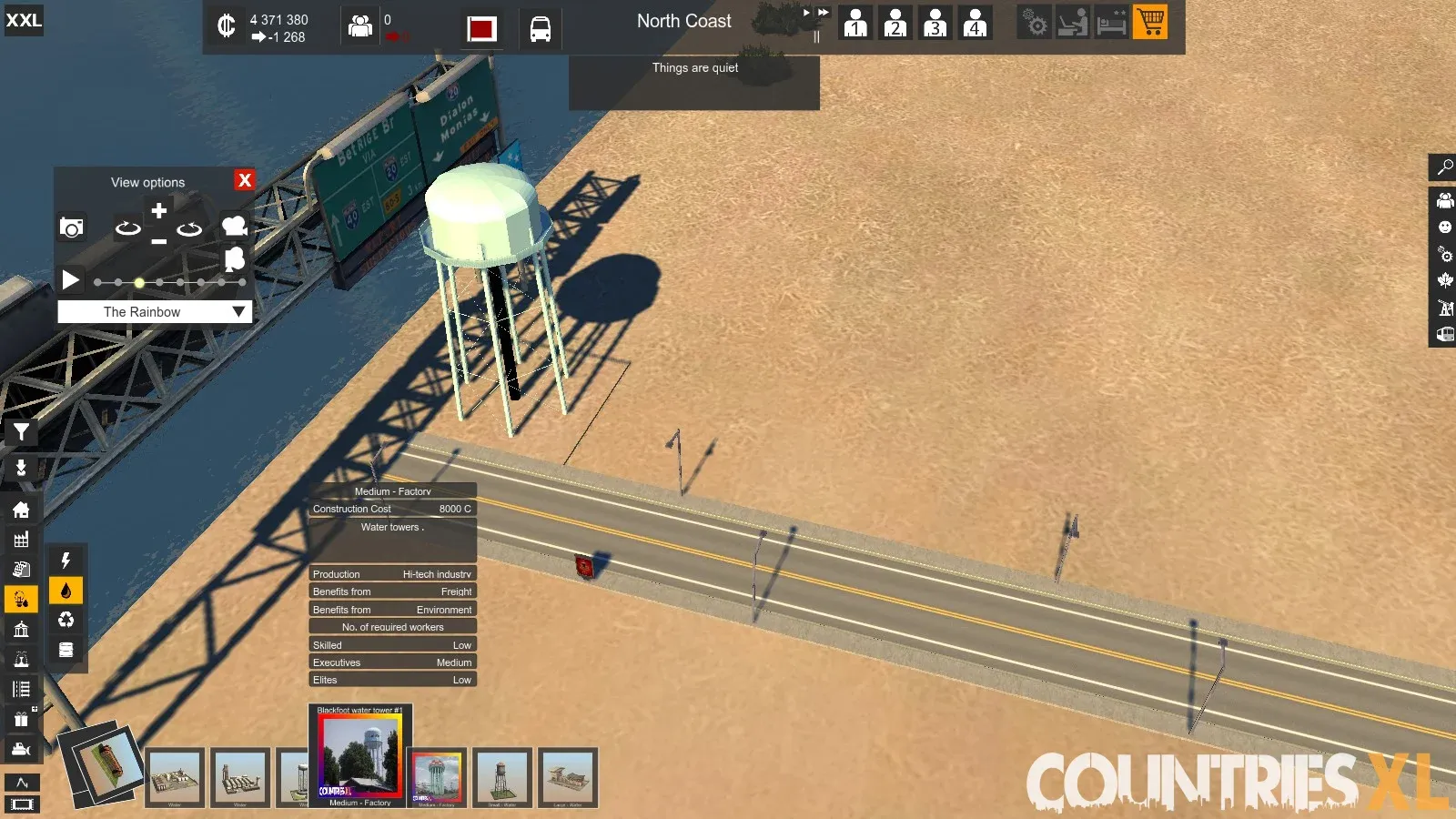Screen dimensions: 1456x819
Task: Select the electricity utilities subcategory
Action: point(66,561)
